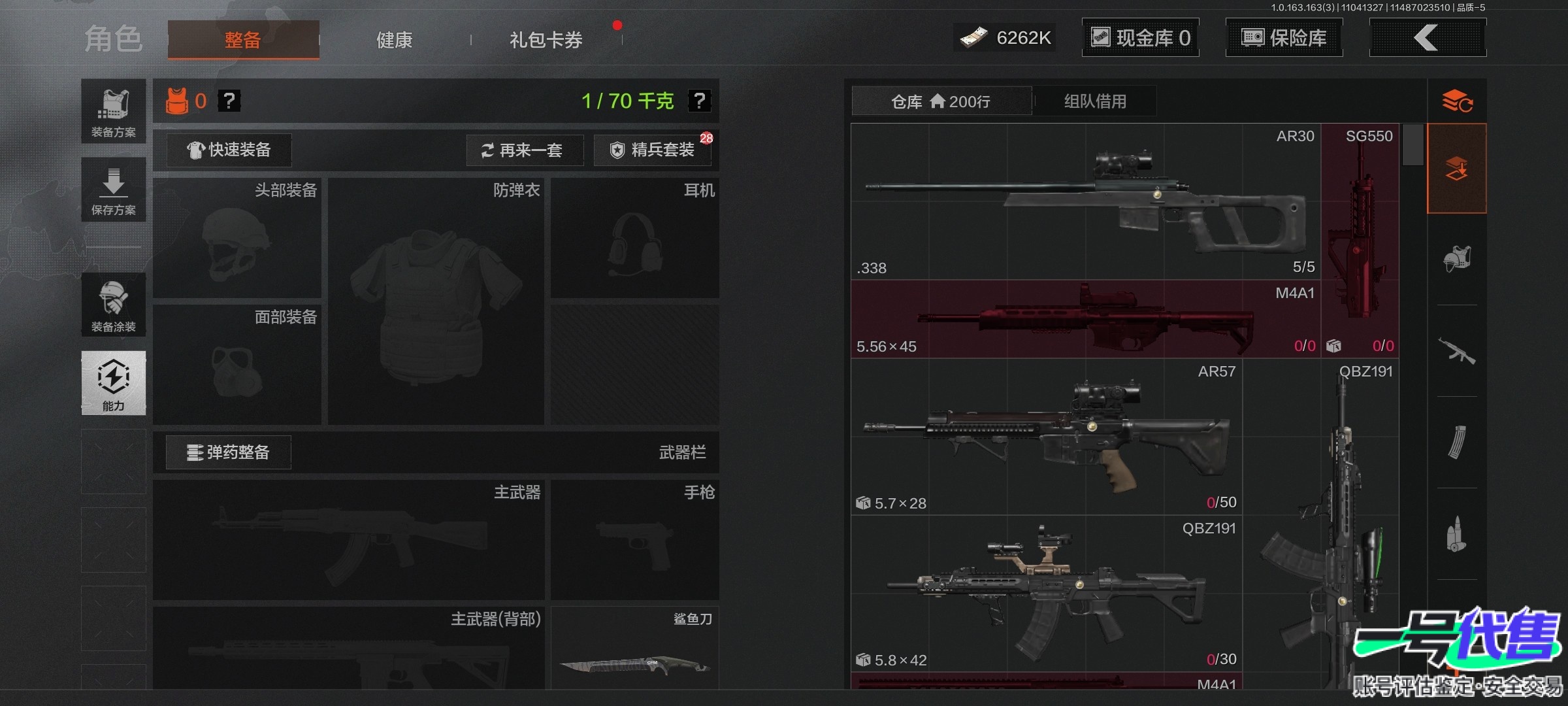Screen dimensions: 1568x706
Task: Open the 现金库 cash vault
Action: coord(1140,38)
